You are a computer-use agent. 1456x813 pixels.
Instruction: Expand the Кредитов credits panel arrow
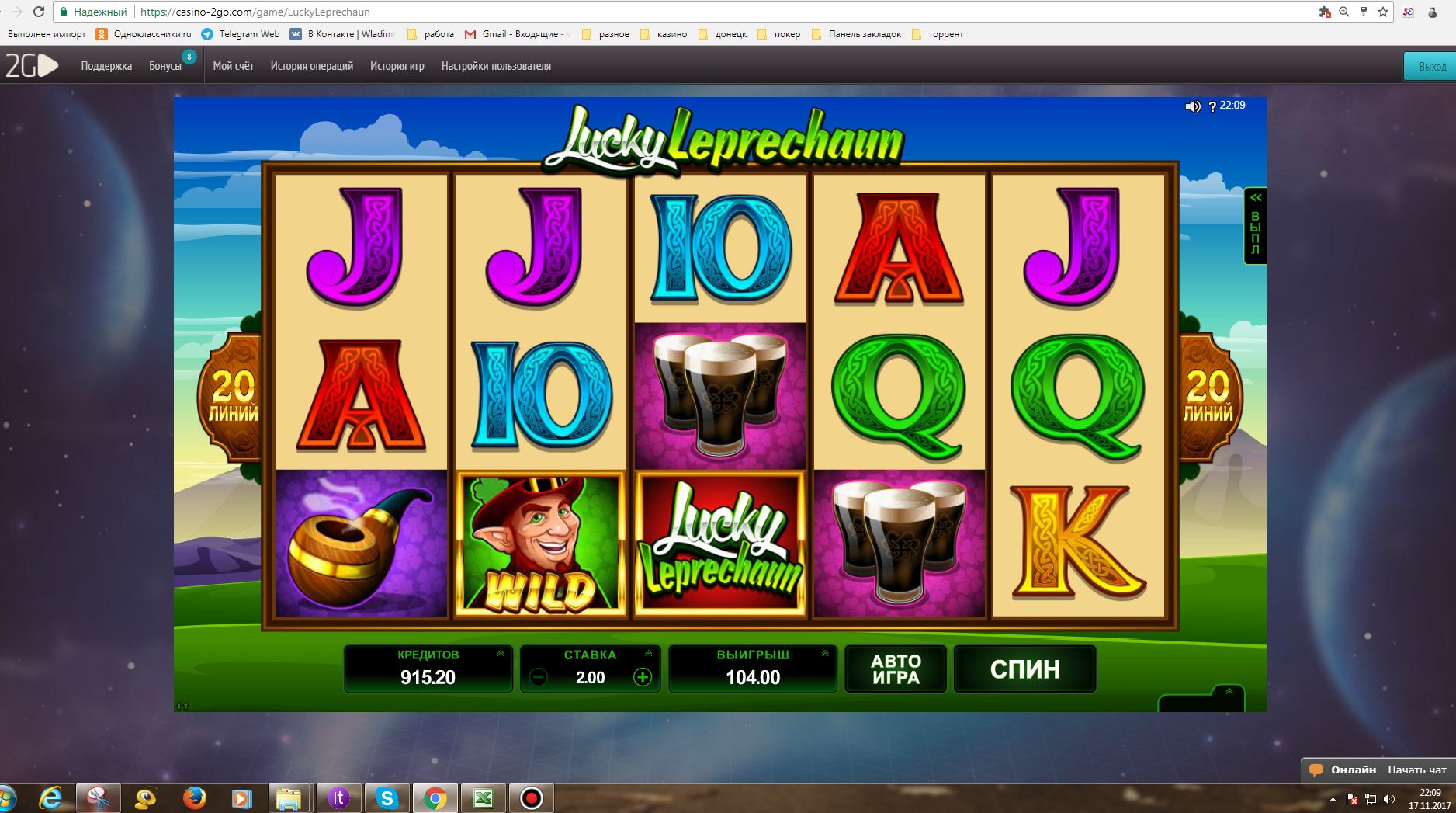501,654
